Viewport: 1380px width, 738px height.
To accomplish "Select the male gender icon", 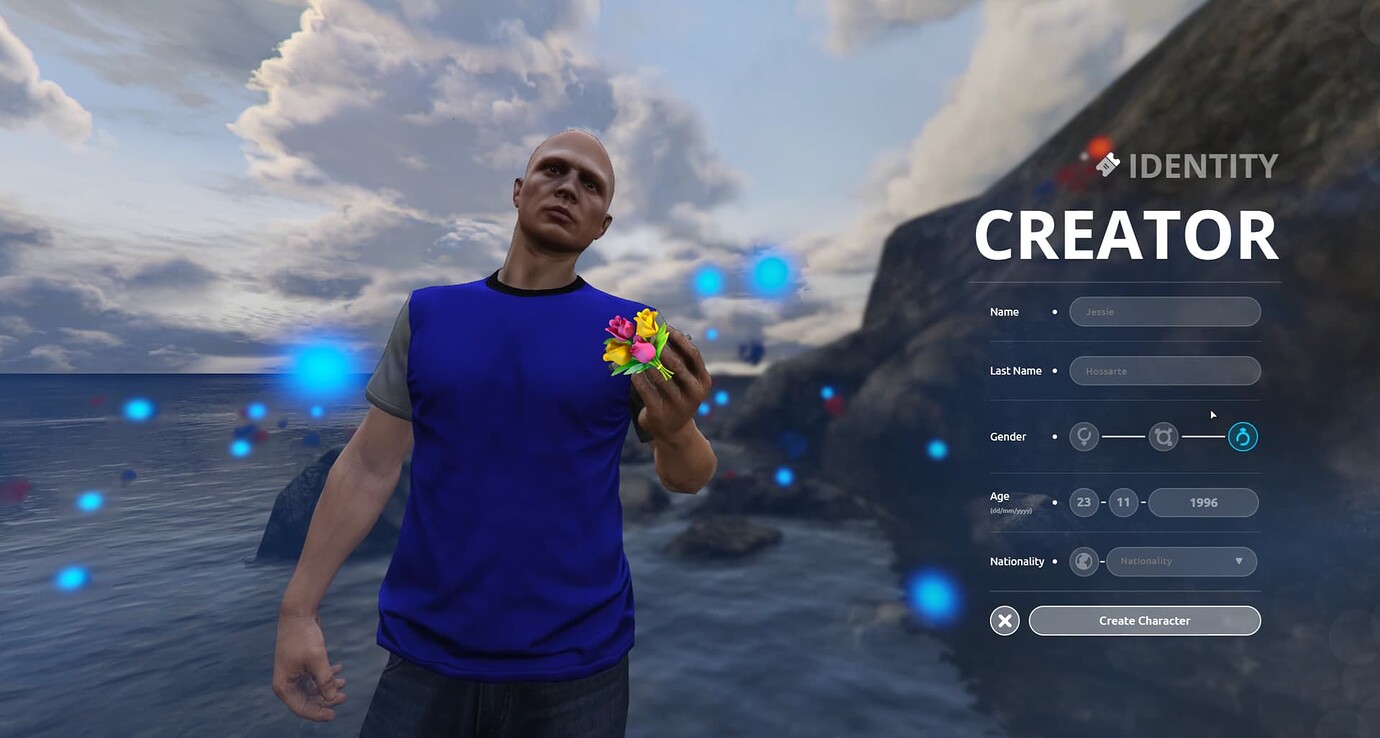I will point(1242,436).
